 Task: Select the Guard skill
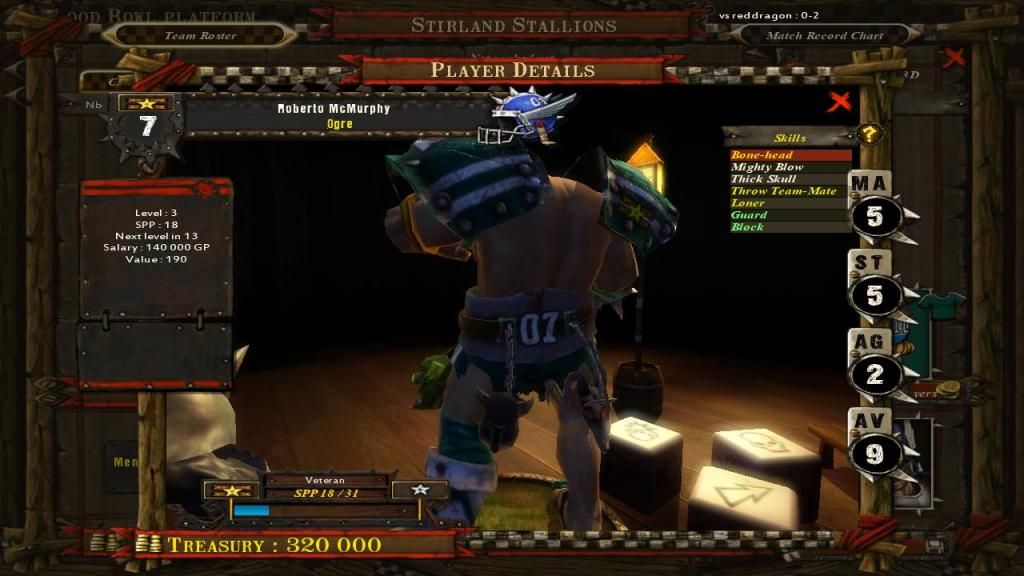pyautogui.click(x=789, y=215)
